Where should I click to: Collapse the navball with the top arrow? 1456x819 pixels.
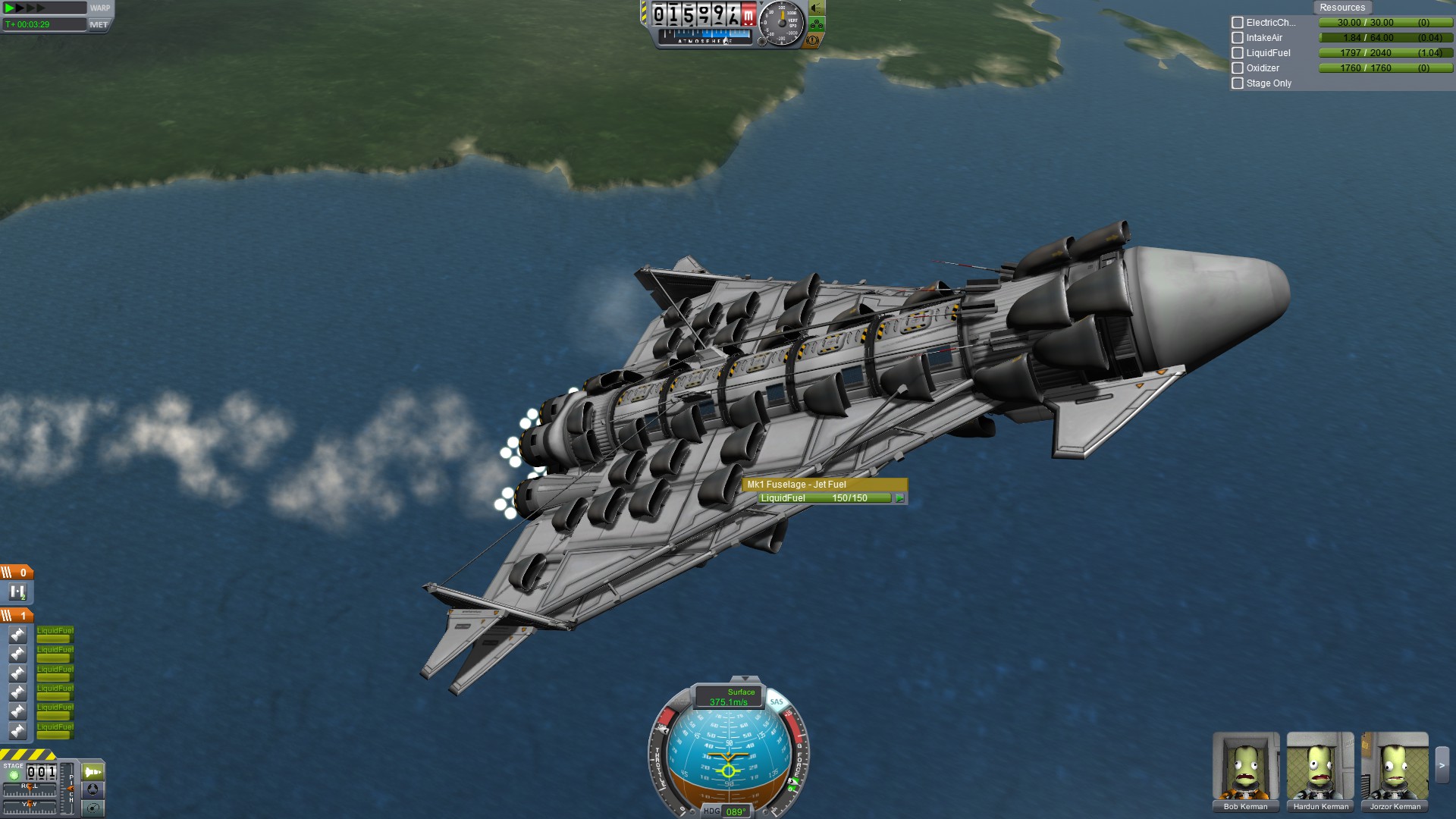coord(745,679)
